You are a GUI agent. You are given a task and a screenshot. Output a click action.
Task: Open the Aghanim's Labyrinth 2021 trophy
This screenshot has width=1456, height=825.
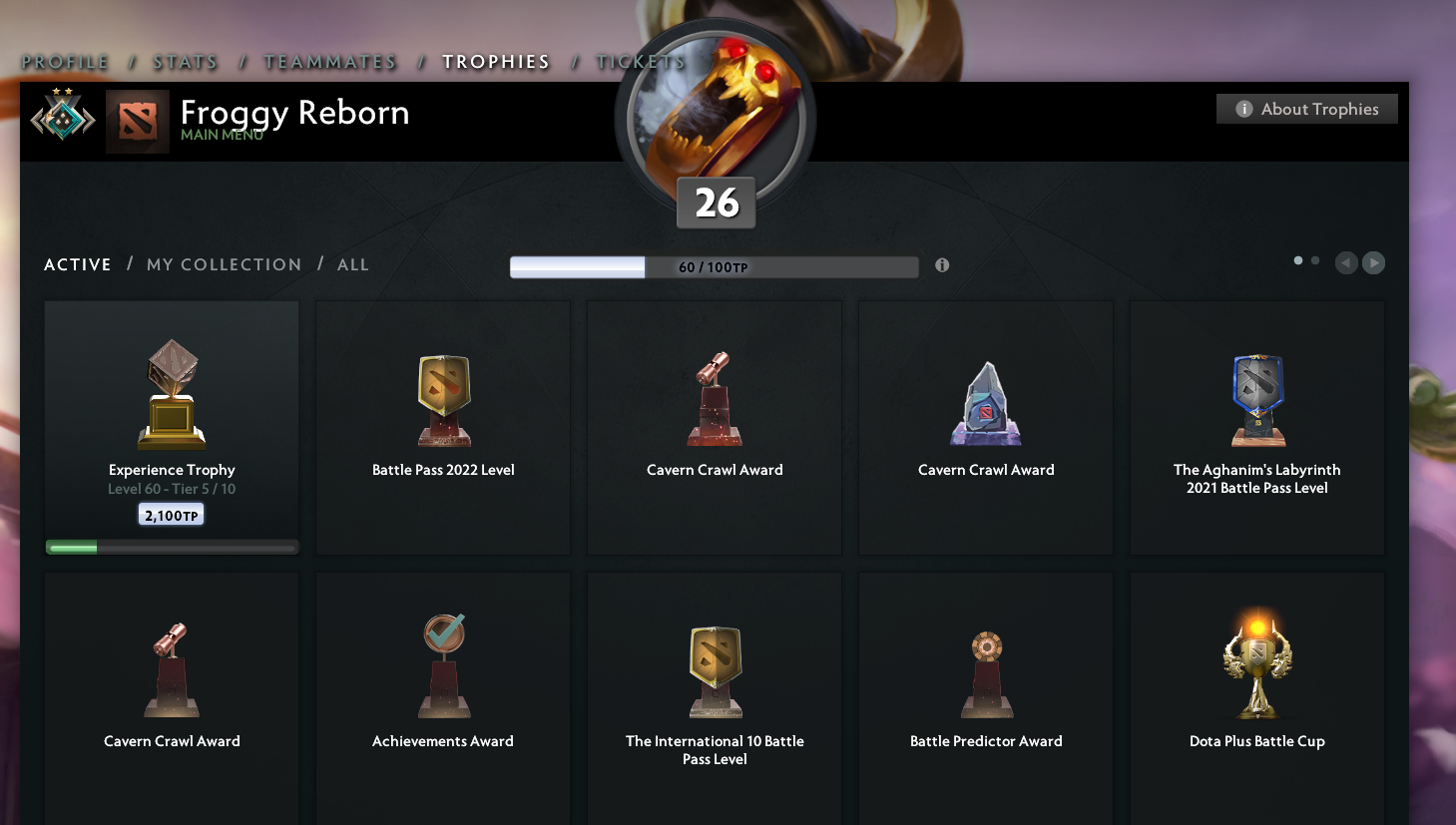coord(1255,397)
